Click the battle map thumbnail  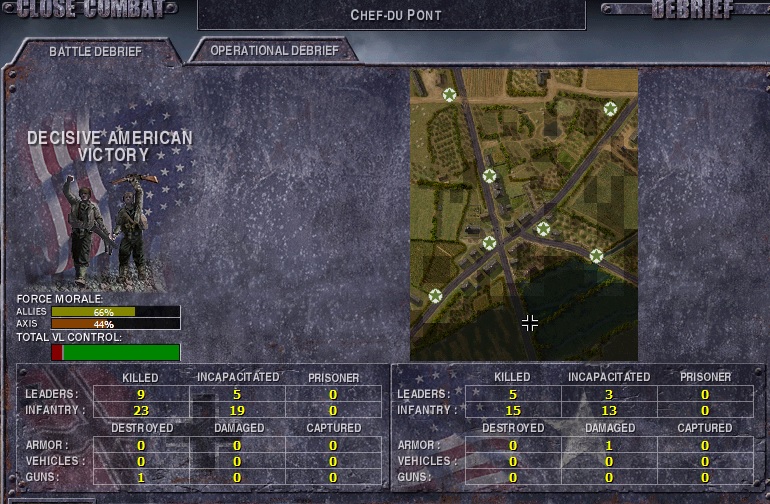(x=523, y=214)
